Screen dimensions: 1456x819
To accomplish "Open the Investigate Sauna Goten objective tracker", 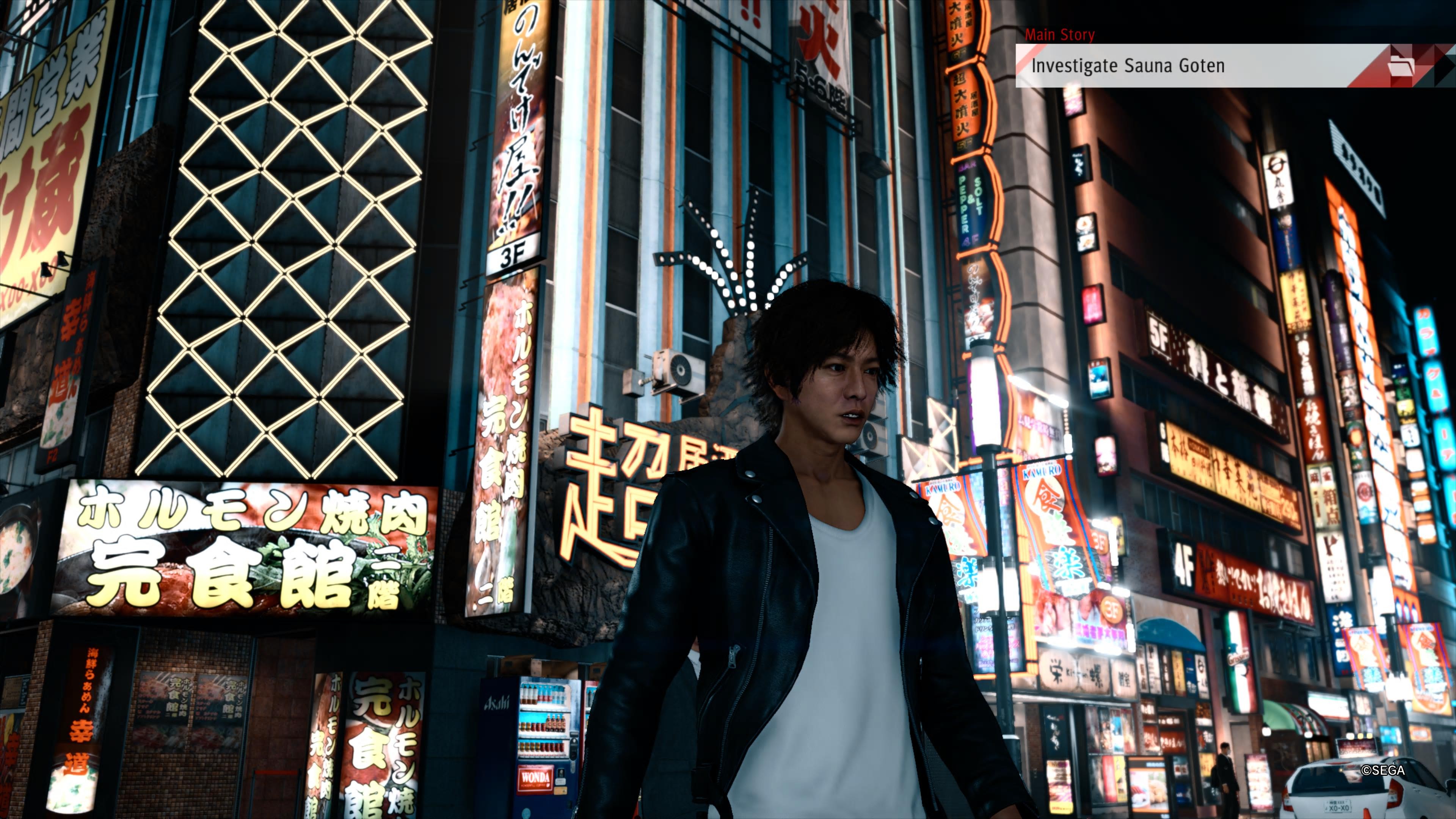I will click(1128, 66).
